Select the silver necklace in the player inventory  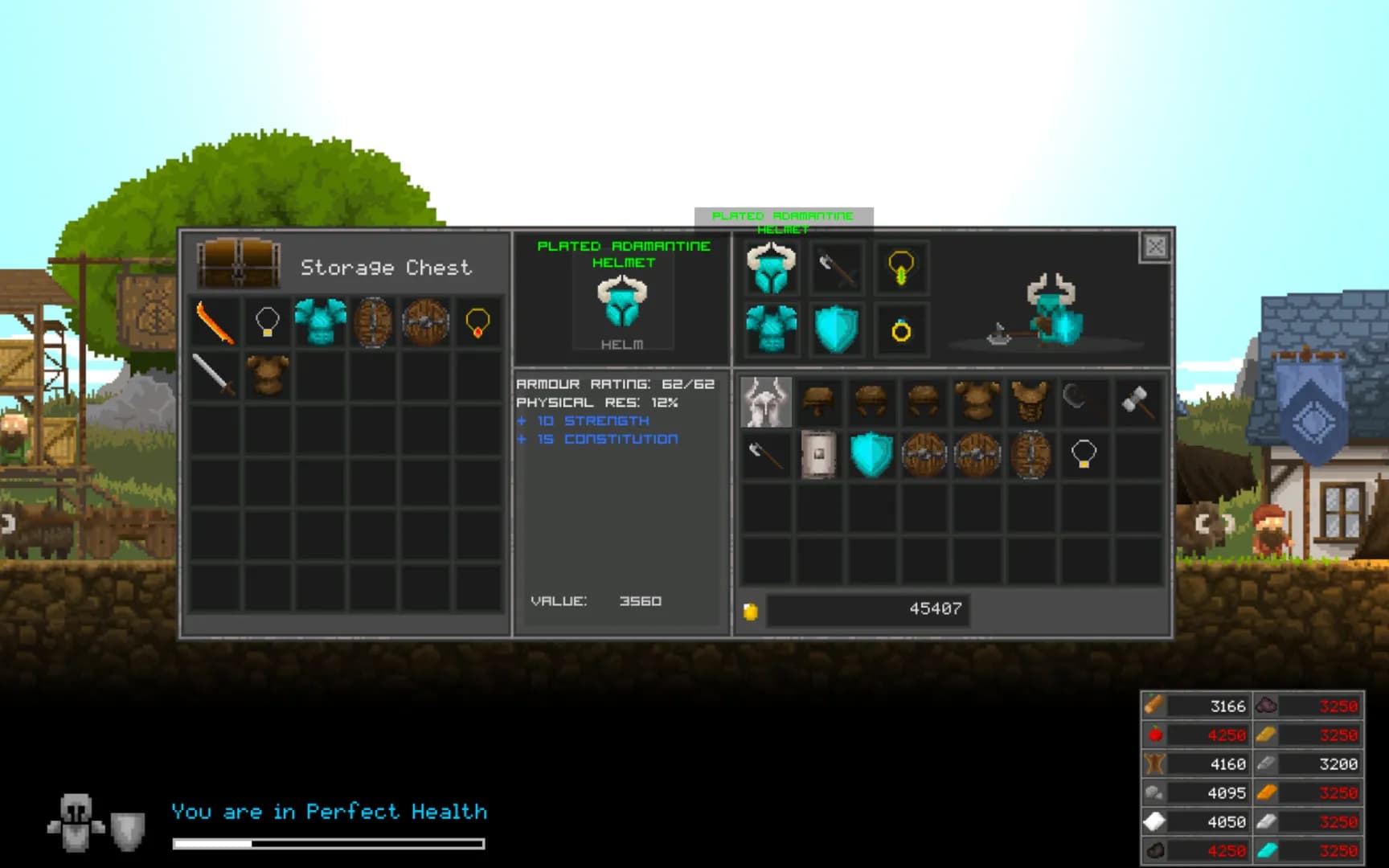[x=1084, y=455]
